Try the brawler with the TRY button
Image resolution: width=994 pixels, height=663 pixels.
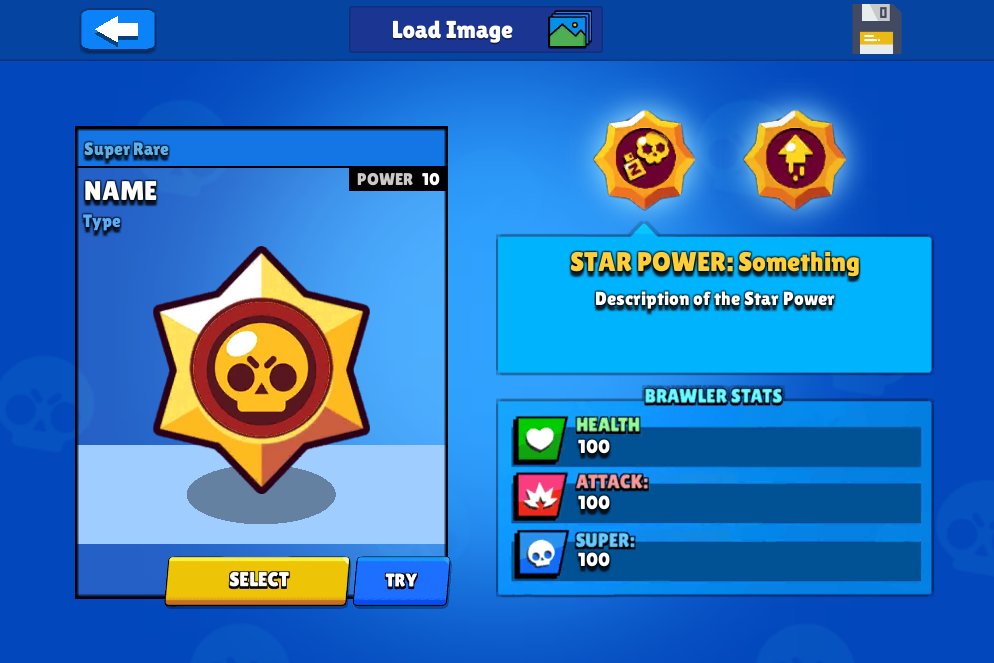[x=401, y=581]
